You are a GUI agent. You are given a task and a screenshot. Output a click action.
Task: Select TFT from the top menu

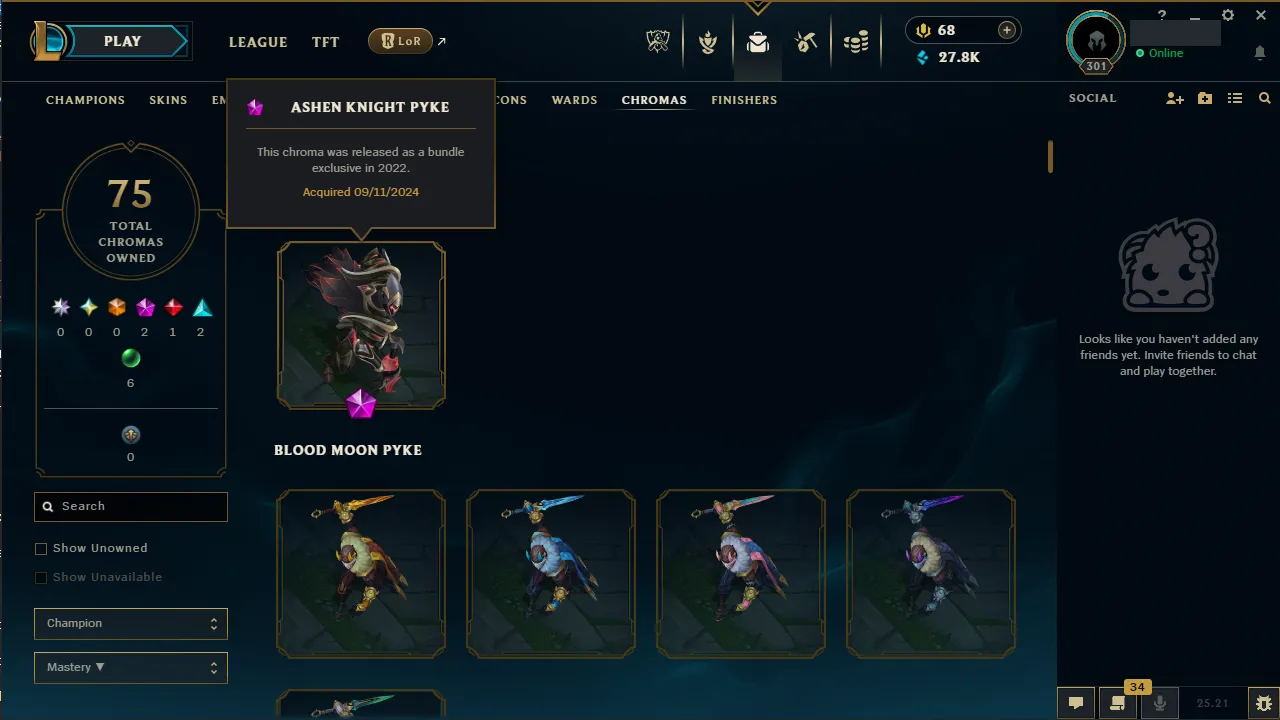click(x=325, y=42)
